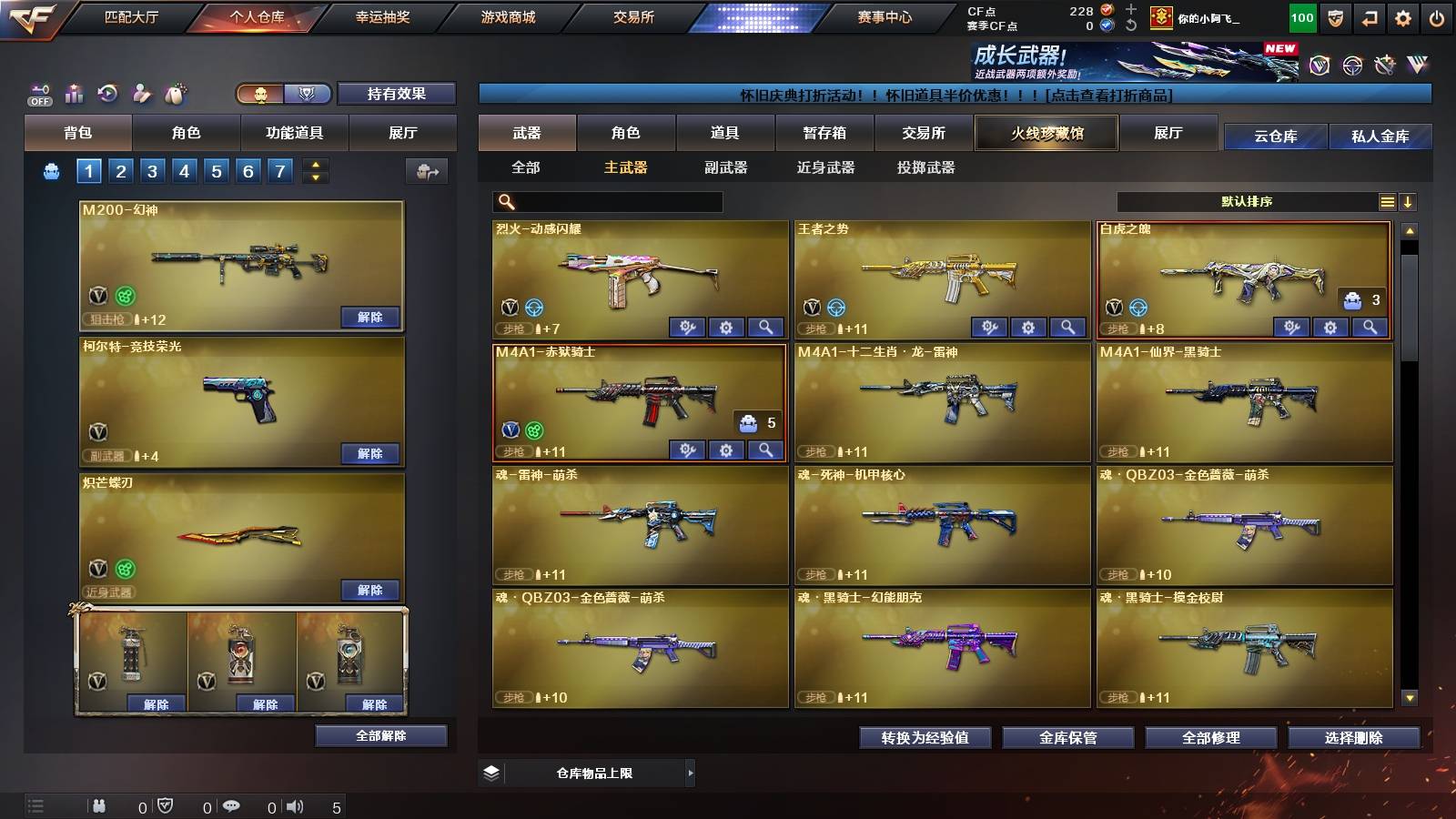Select the friends binoculars icon at screen bottom
Screen dimensions: 1456x819
[x=98, y=804]
